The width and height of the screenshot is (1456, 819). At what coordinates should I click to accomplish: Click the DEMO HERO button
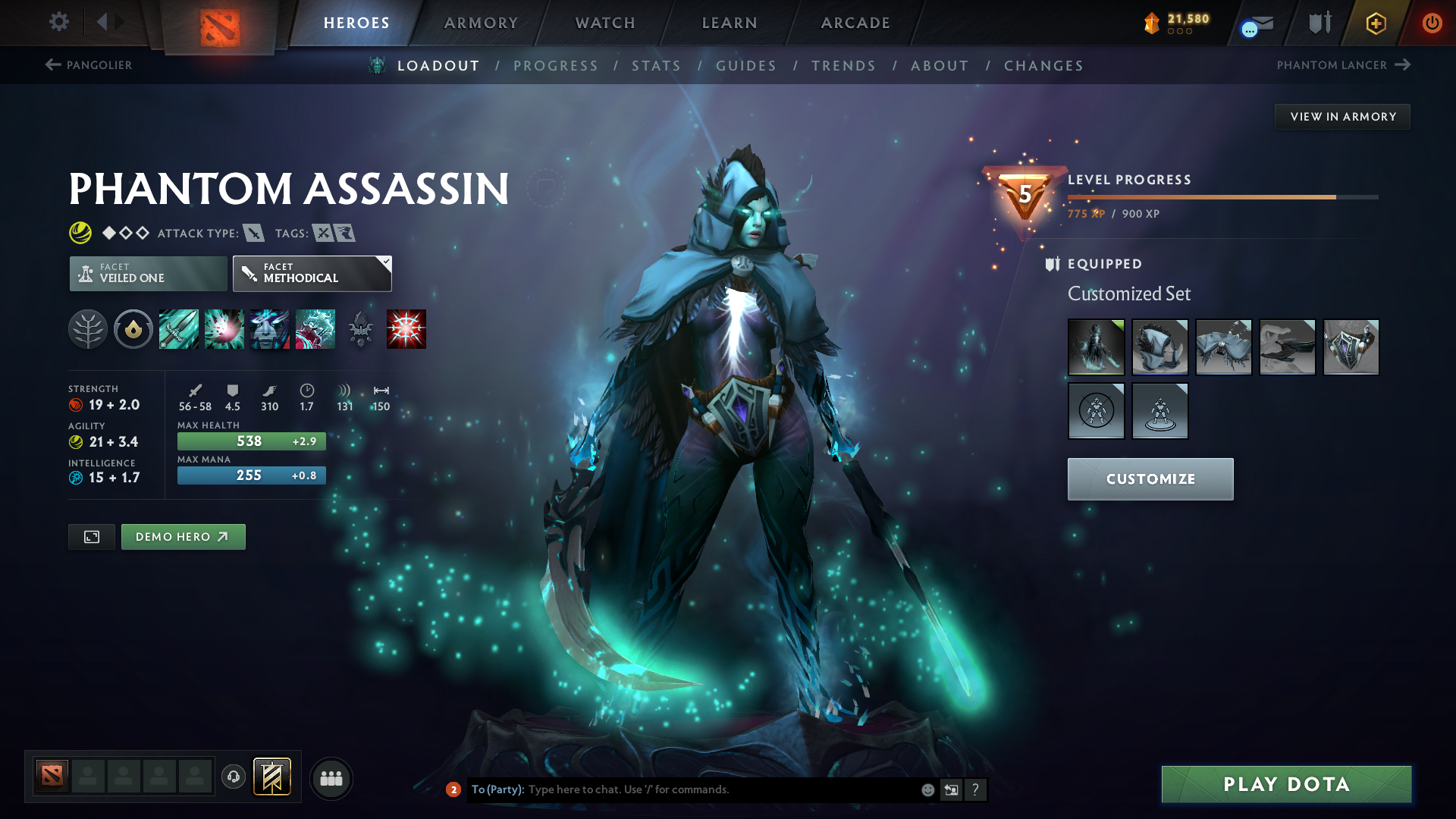[x=183, y=536]
